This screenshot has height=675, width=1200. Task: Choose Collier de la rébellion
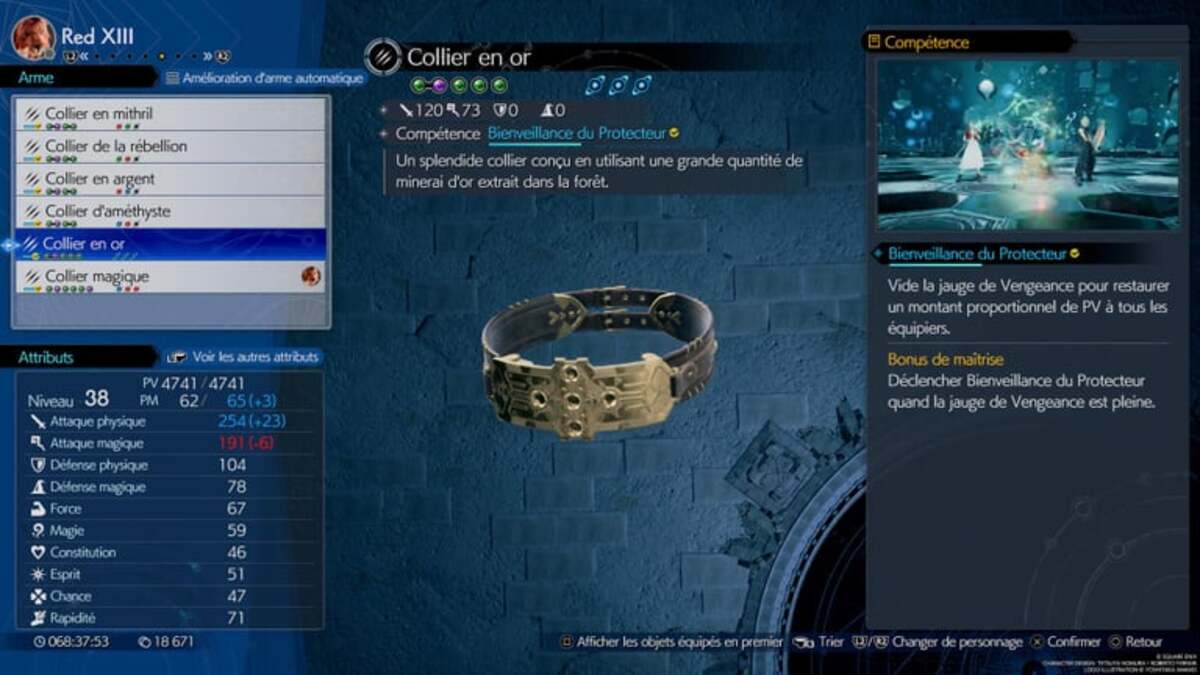click(170, 147)
